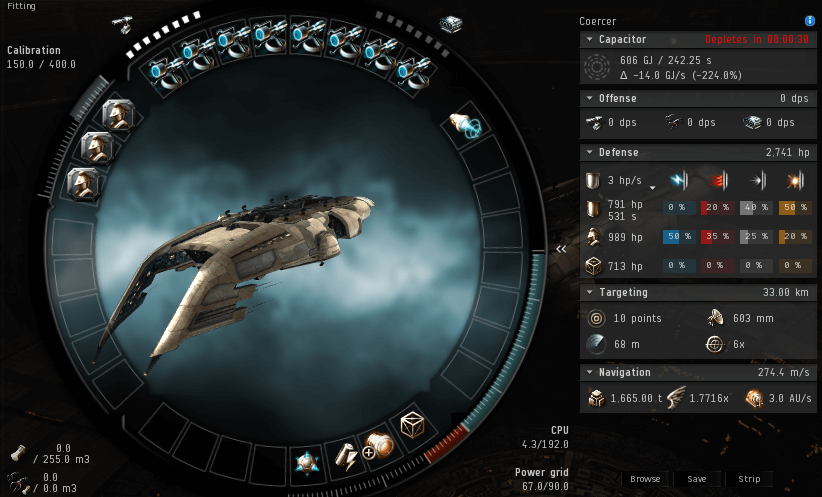Show info for the Coercer ship
The height and width of the screenshot is (497, 822).
pos(809,20)
